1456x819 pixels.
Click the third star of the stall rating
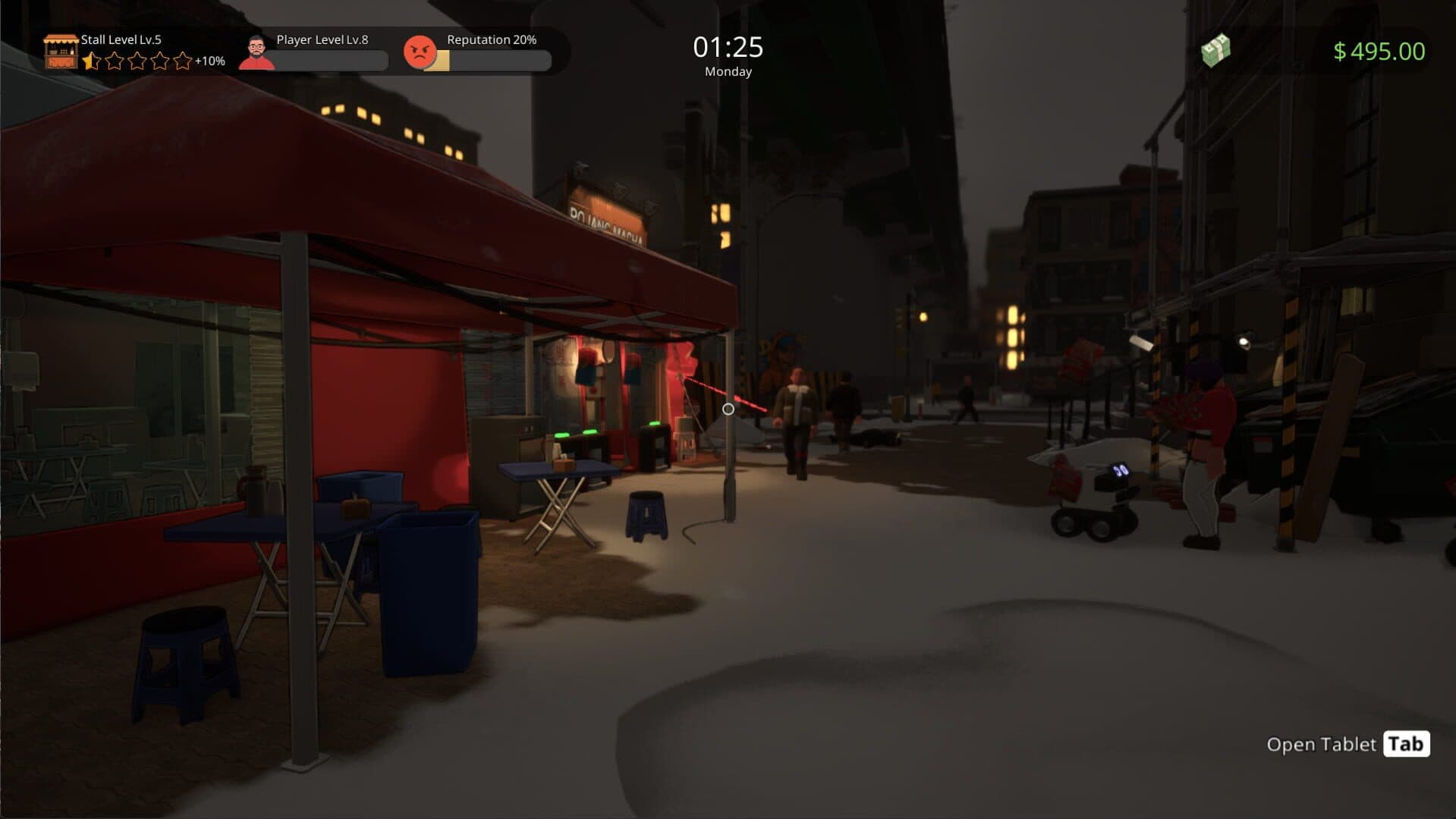(137, 61)
